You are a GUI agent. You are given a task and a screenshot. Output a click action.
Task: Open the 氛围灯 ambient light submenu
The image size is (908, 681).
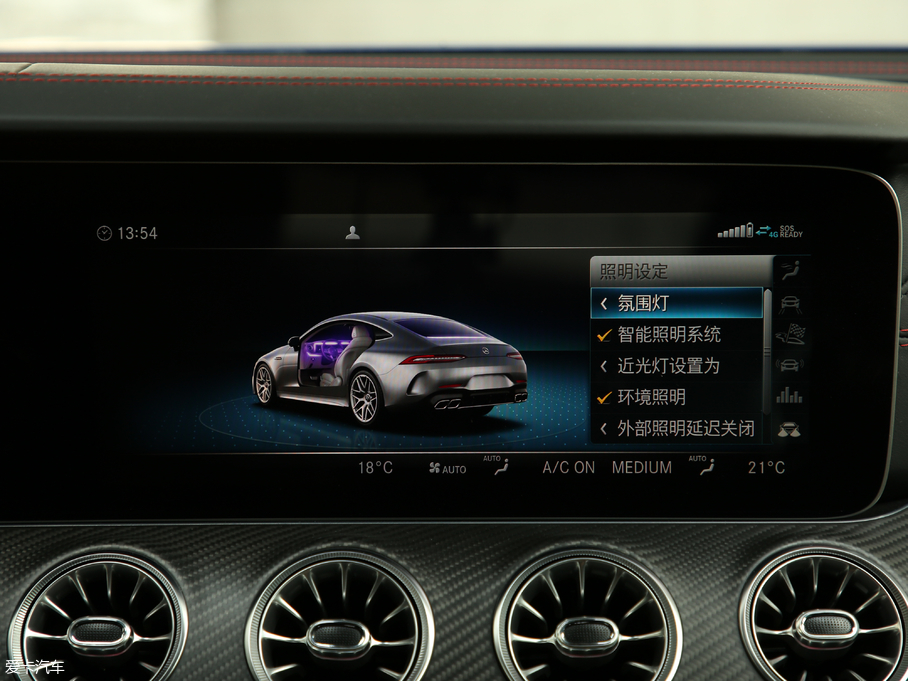tap(676, 303)
